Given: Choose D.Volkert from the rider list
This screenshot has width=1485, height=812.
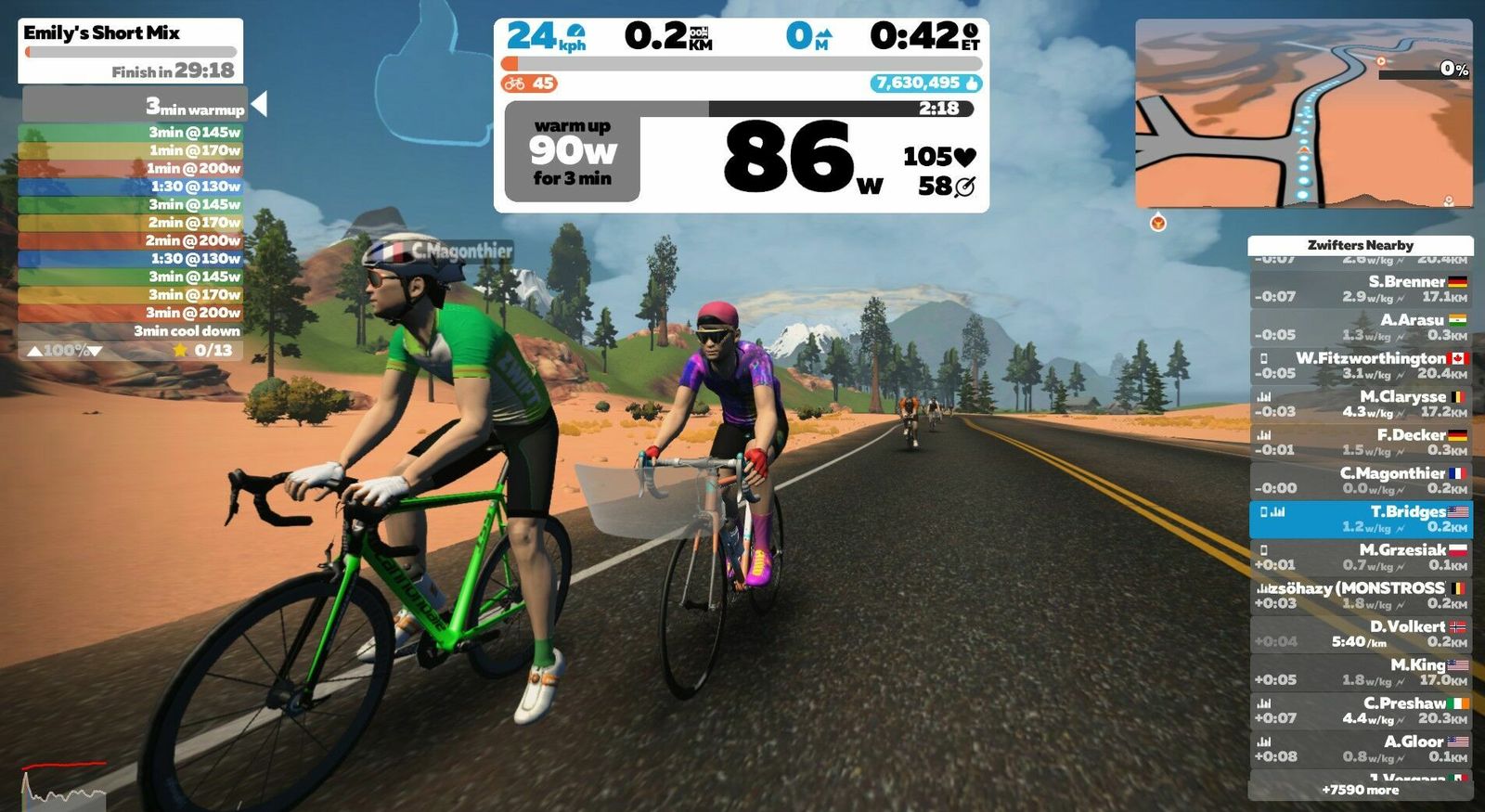Looking at the screenshot, I should click(1361, 634).
